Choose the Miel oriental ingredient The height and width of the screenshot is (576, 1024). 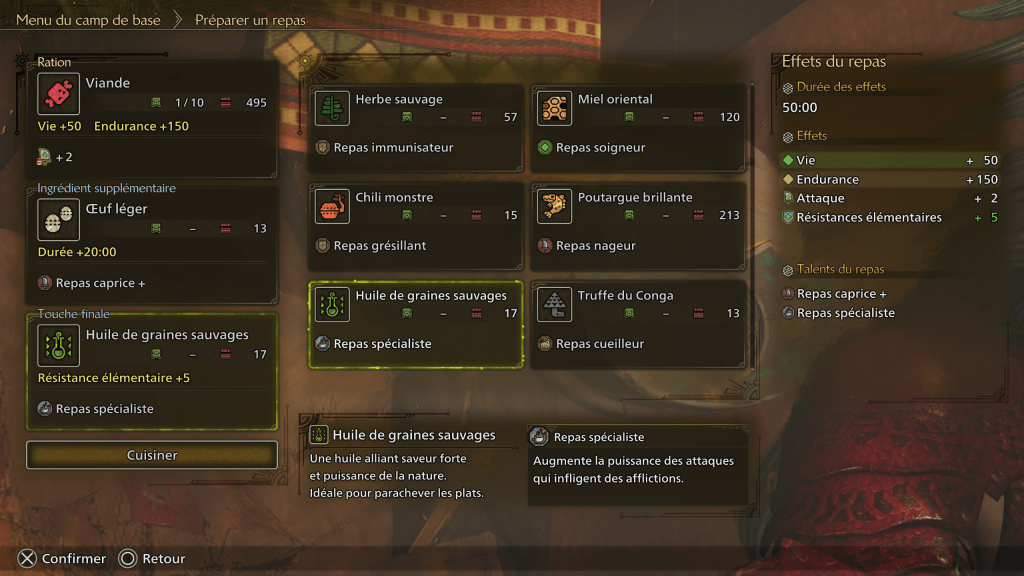(639, 128)
